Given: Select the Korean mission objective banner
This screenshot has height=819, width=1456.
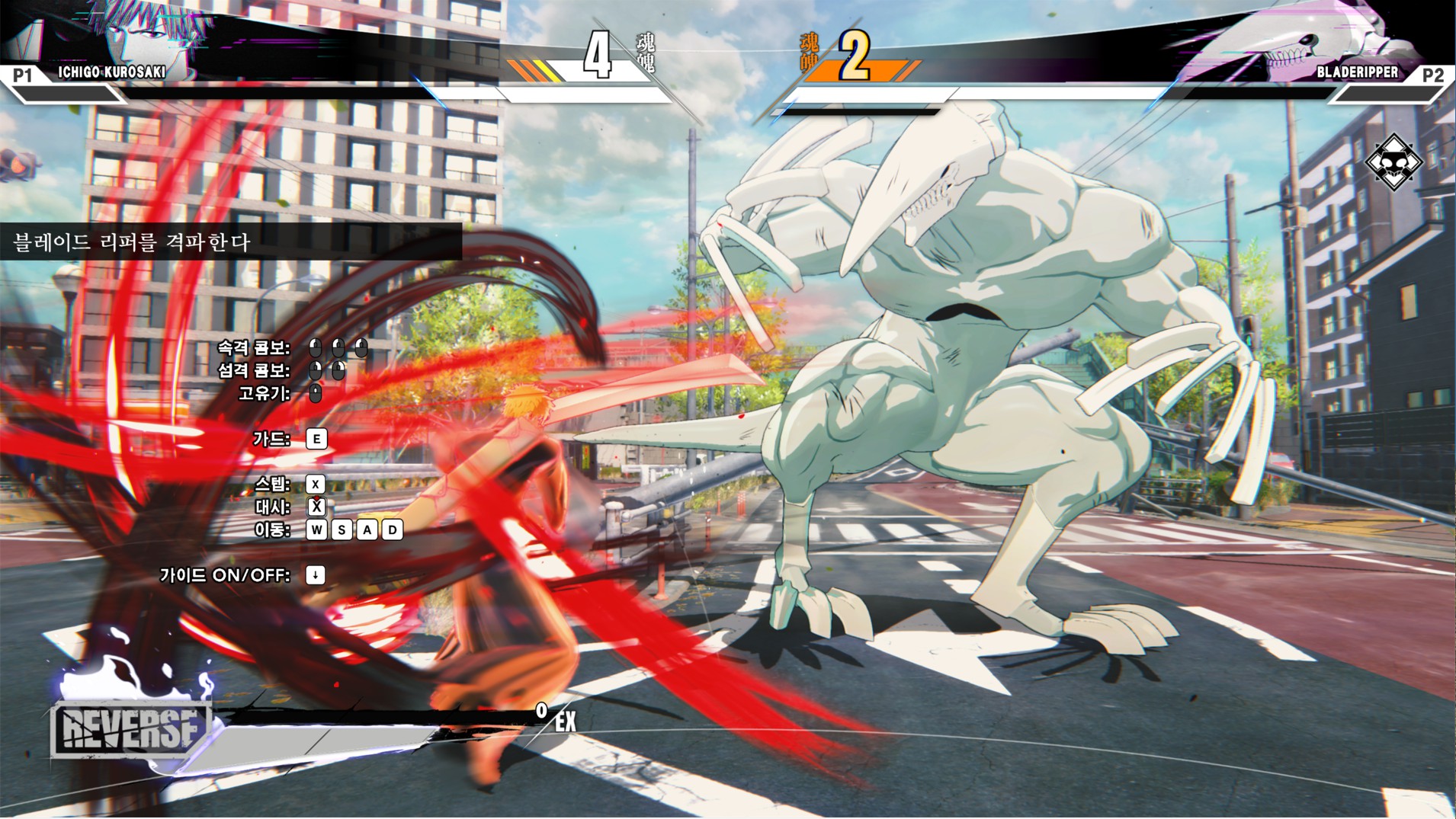Looking at the screenshot, I should [229, 242].
